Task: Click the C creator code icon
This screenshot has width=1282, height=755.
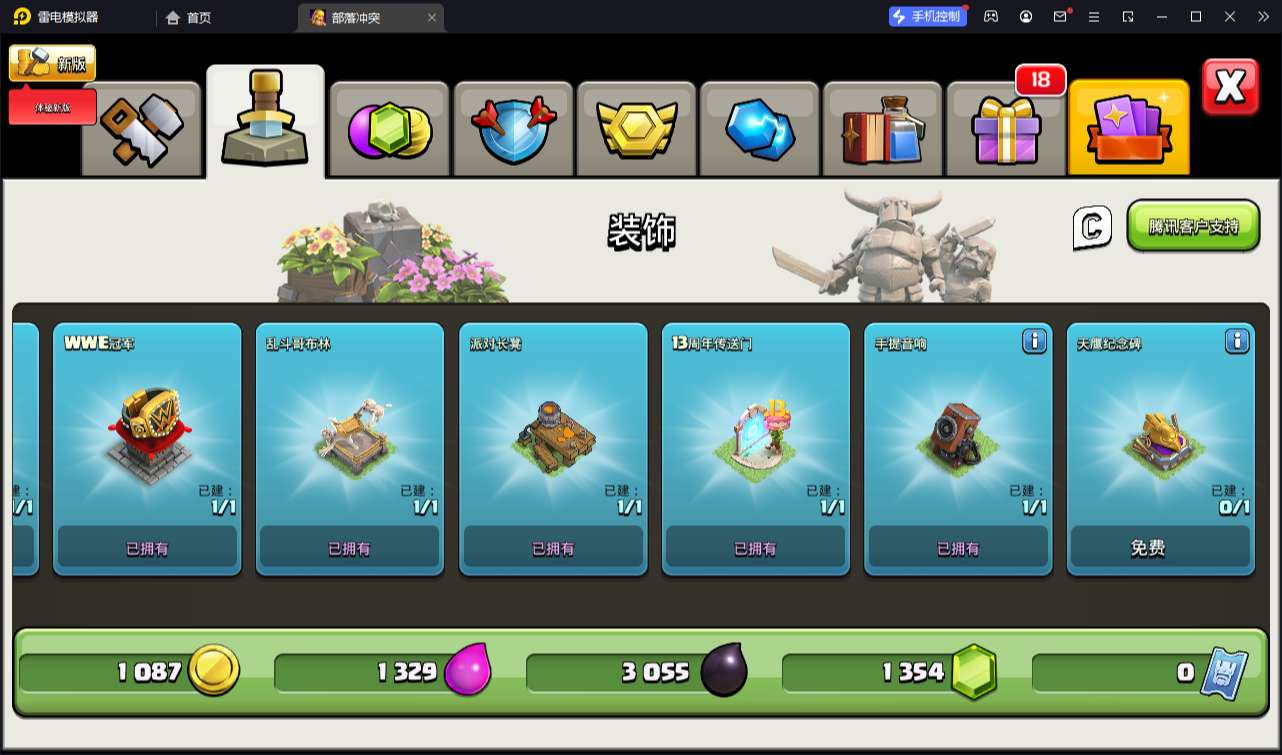Action: (x=1092, y=227)
